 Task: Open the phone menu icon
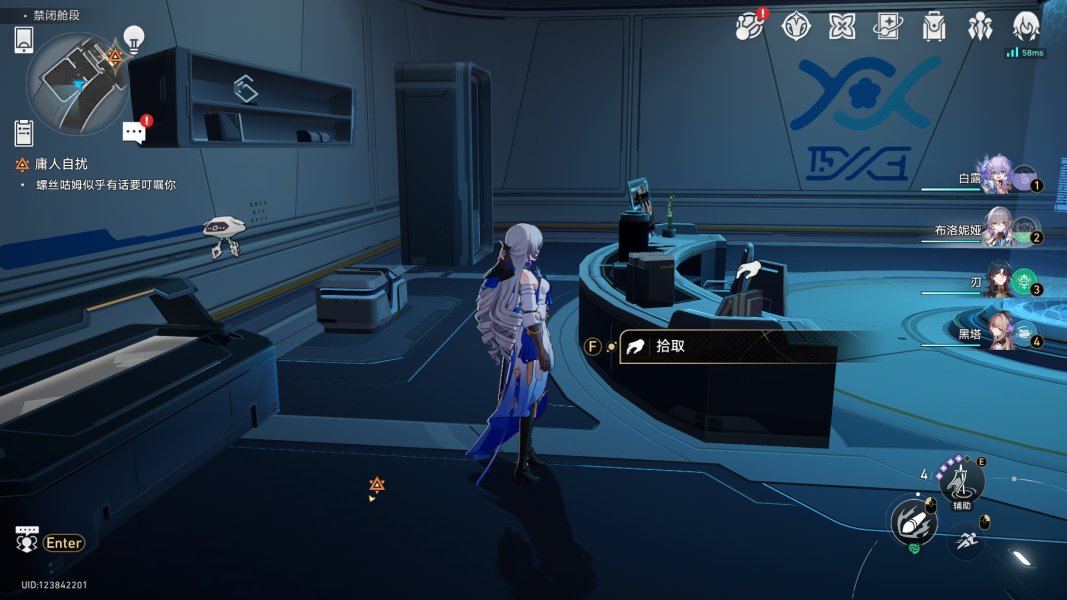pos(25,40)
